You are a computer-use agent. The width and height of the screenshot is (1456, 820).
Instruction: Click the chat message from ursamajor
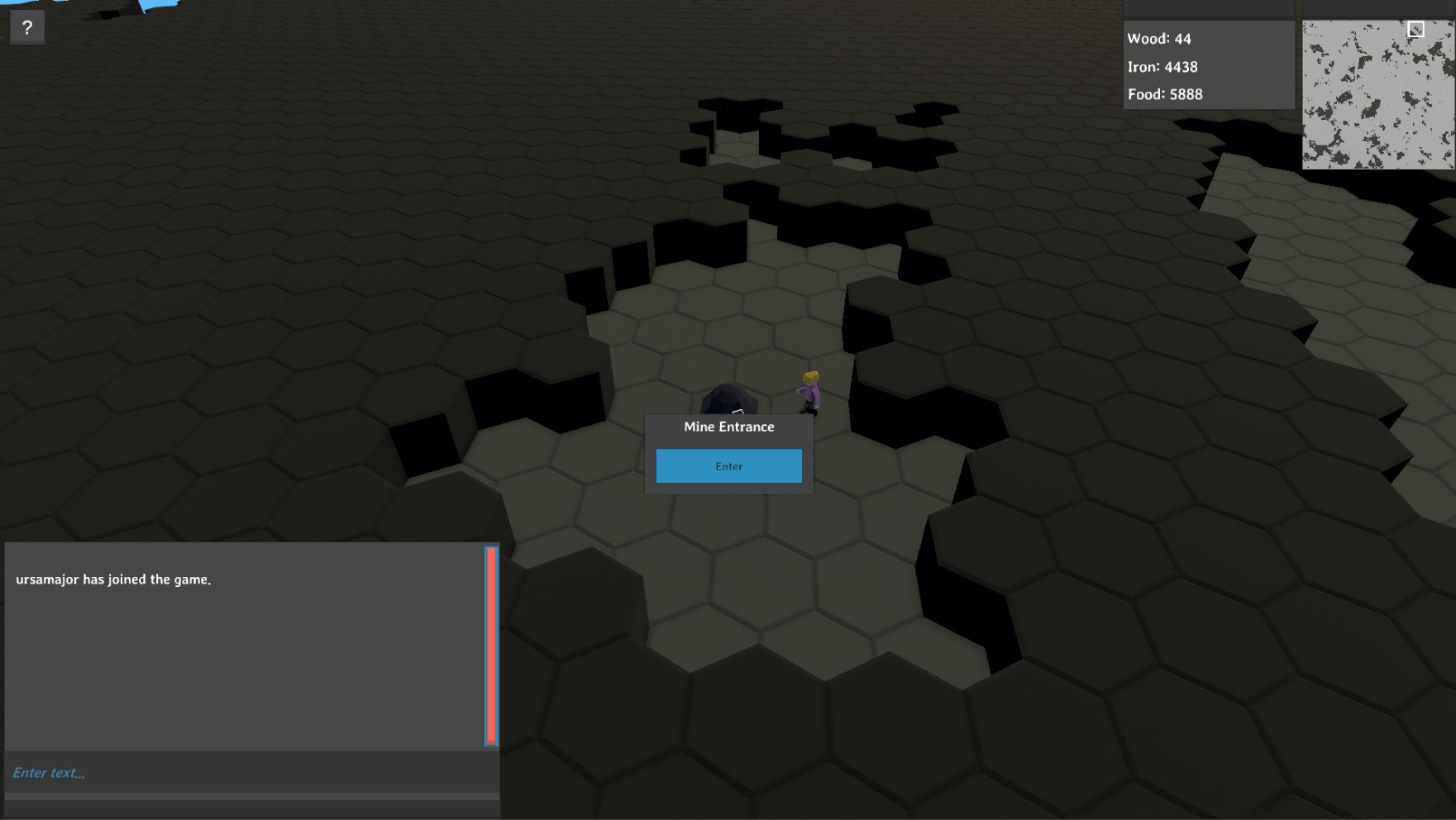(x=112, y=579)
